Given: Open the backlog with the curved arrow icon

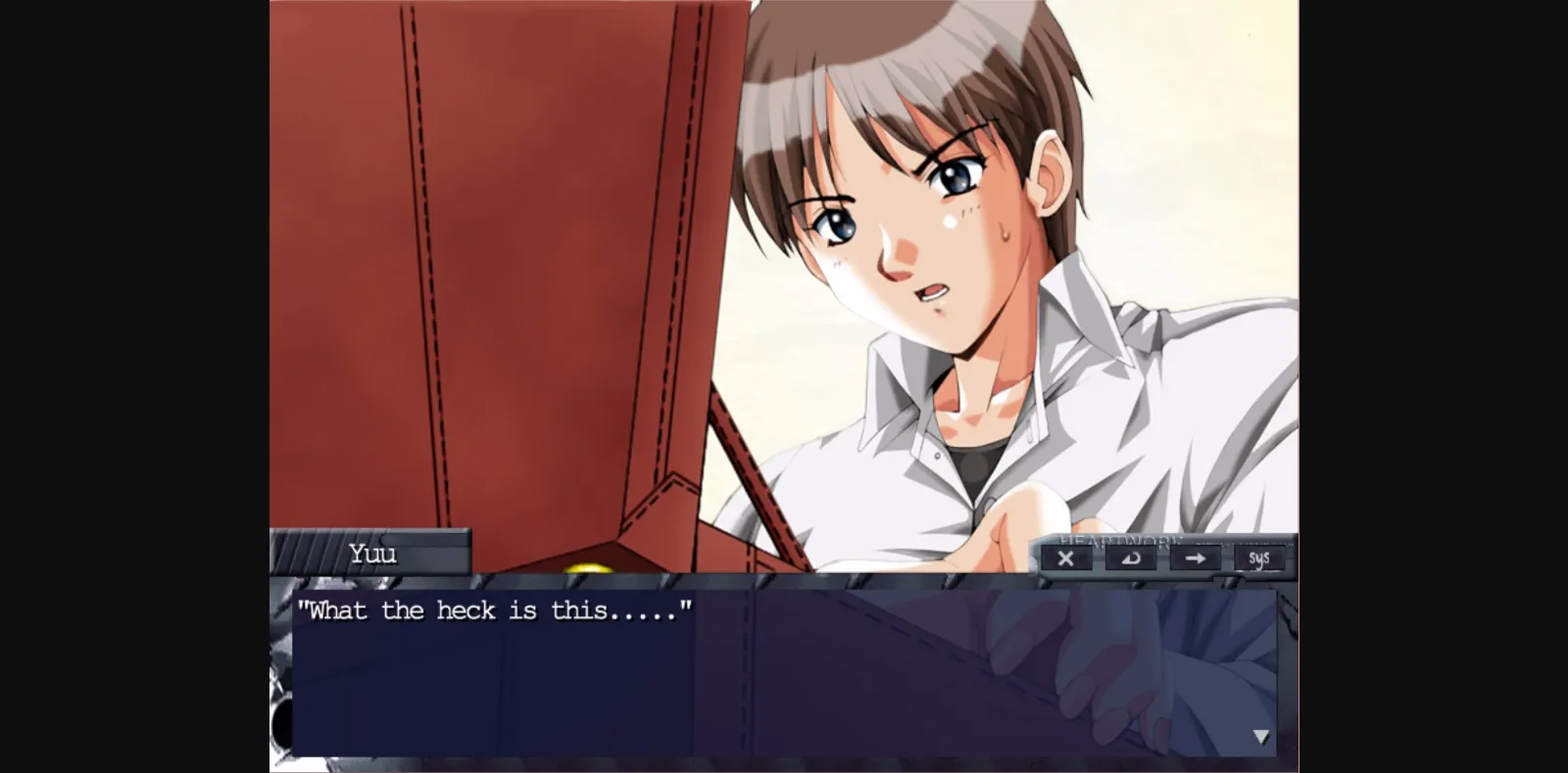Looking at the screenshot, I should 1132,558.
